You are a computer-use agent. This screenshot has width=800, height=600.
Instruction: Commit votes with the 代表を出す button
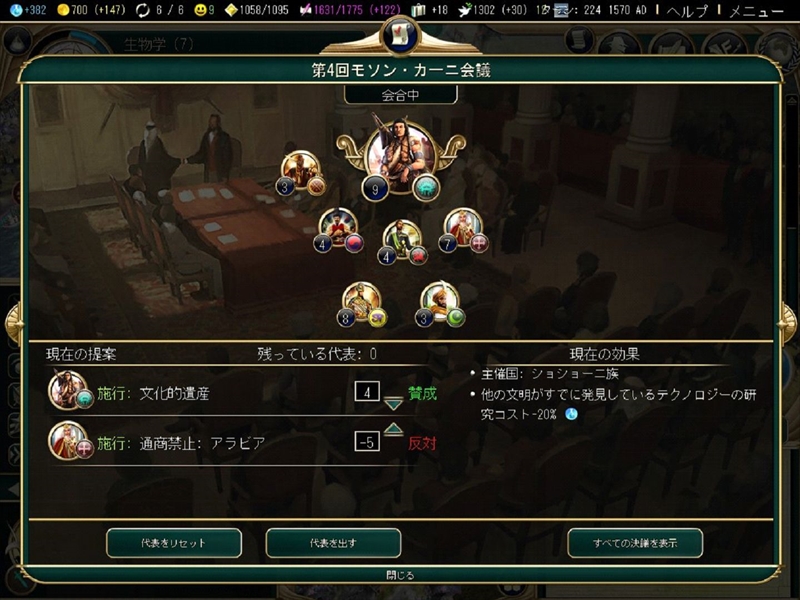pos(333,542)
